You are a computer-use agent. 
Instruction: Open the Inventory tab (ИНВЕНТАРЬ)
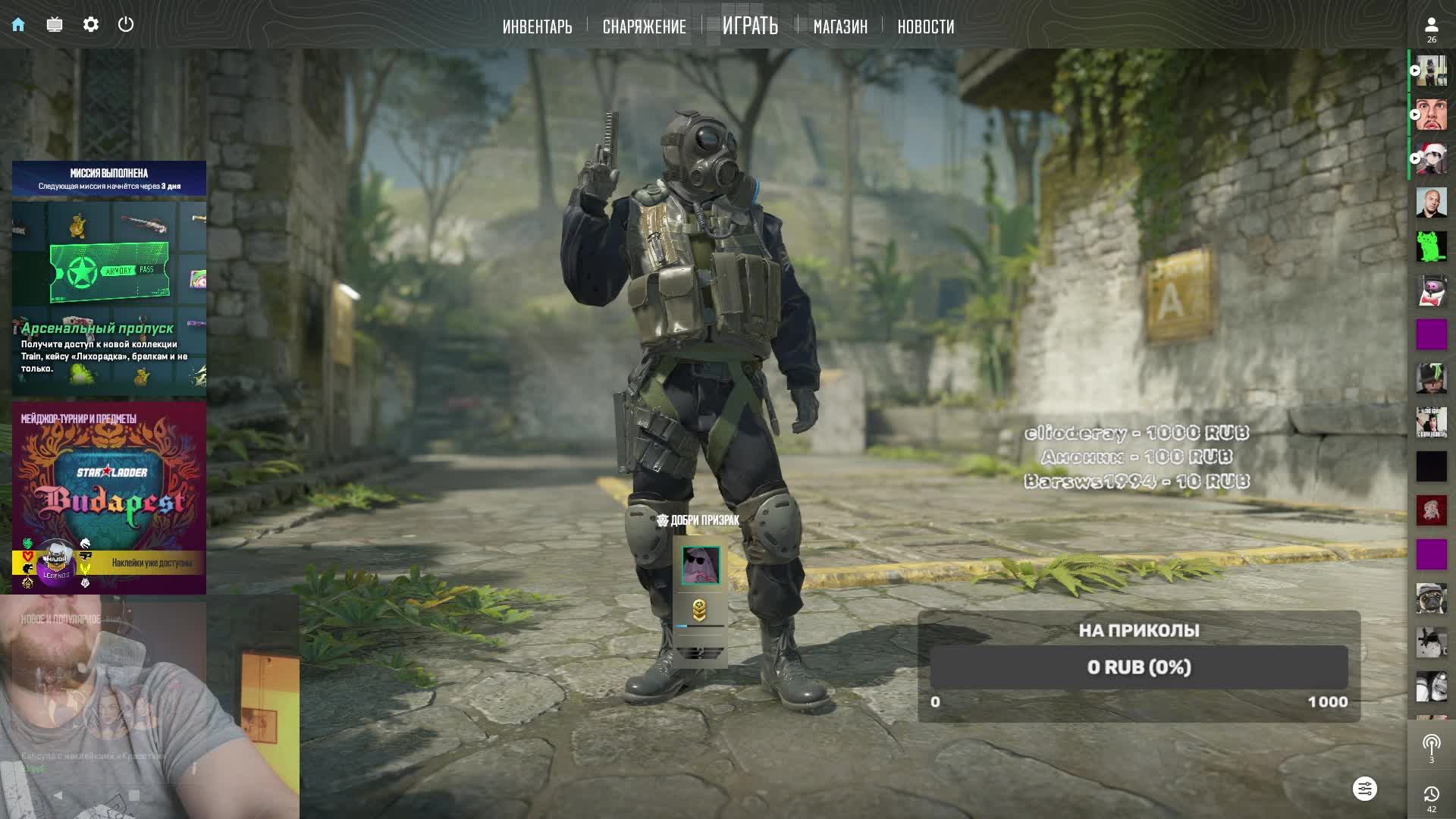pyautogui.click(x=537, y=27)
